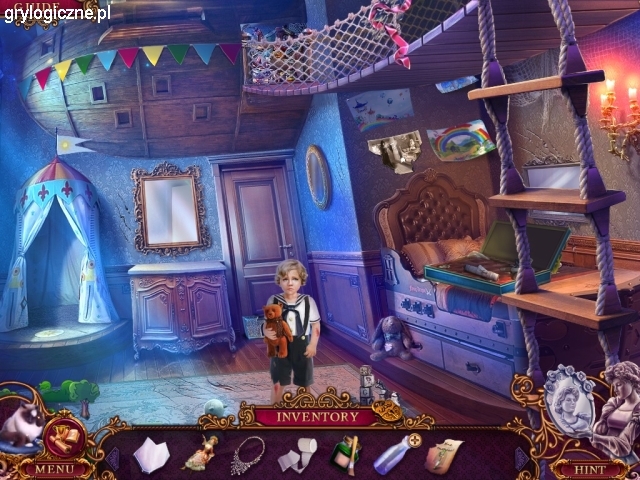Select the white cloth strip item
This screenshot has height=480, width=640.
click(297, 455)
